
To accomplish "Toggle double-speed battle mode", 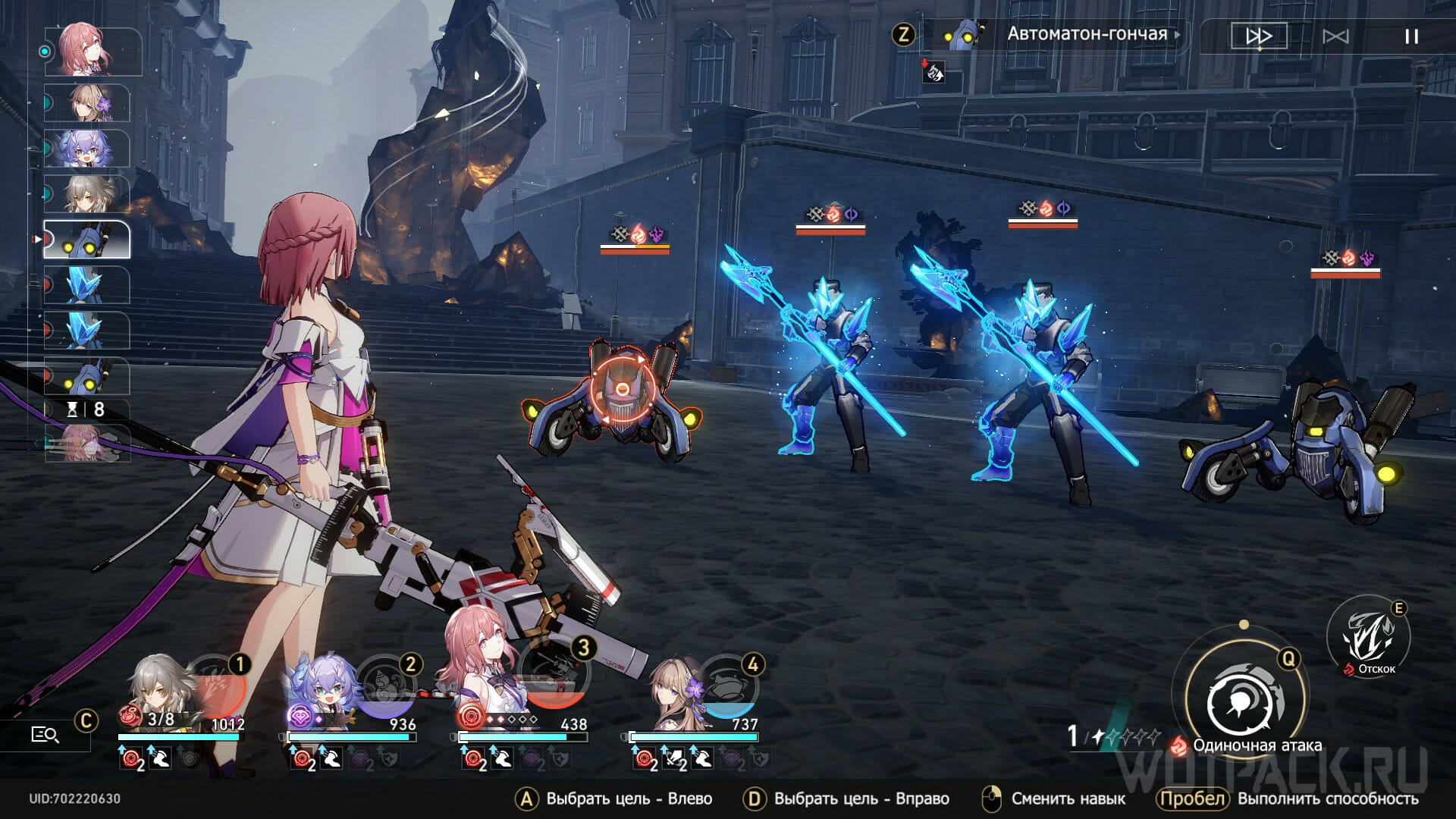I will [1259, 36].
